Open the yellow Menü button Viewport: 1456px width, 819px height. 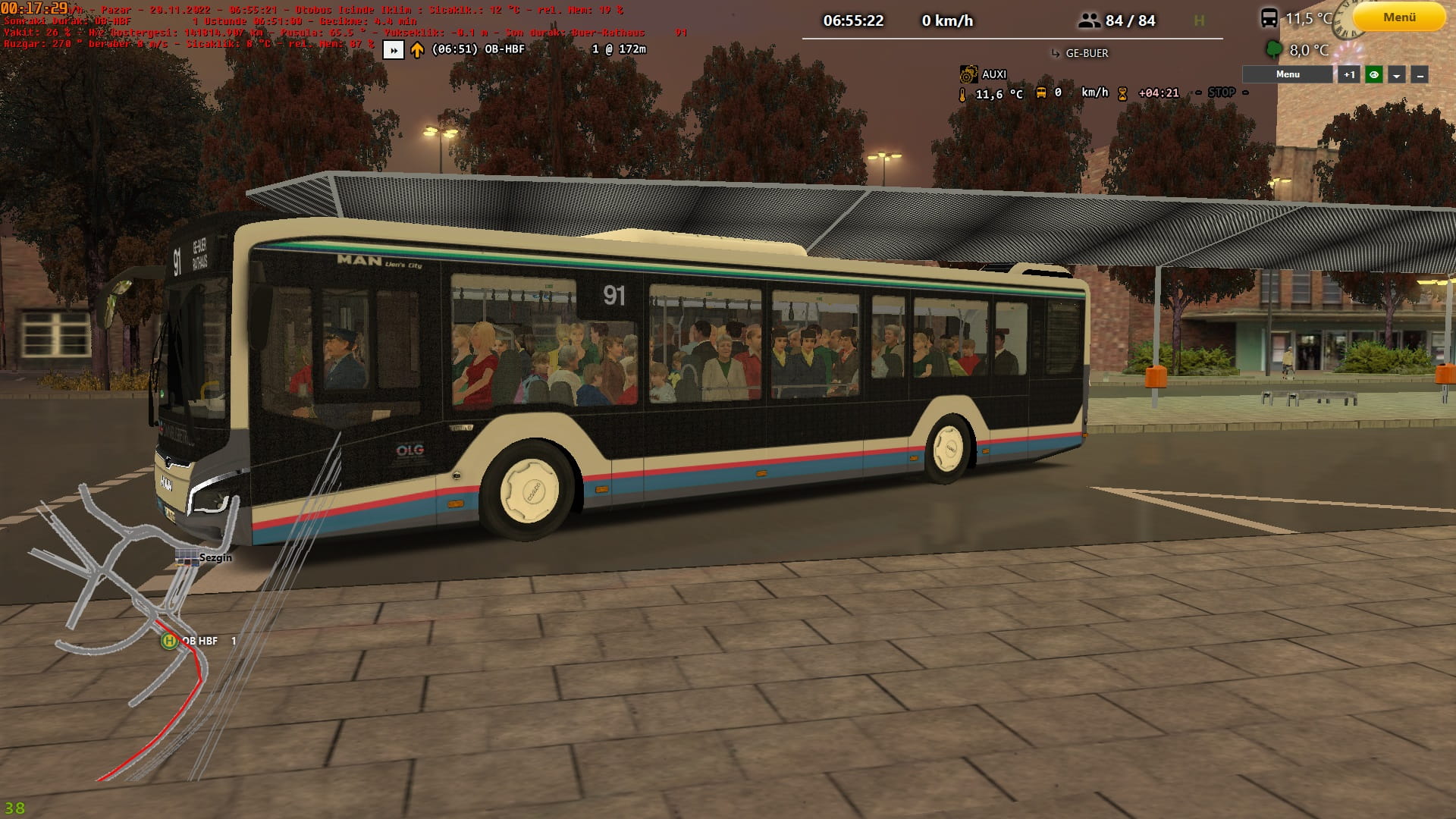pyautogui.click(x=1399, y=17)
